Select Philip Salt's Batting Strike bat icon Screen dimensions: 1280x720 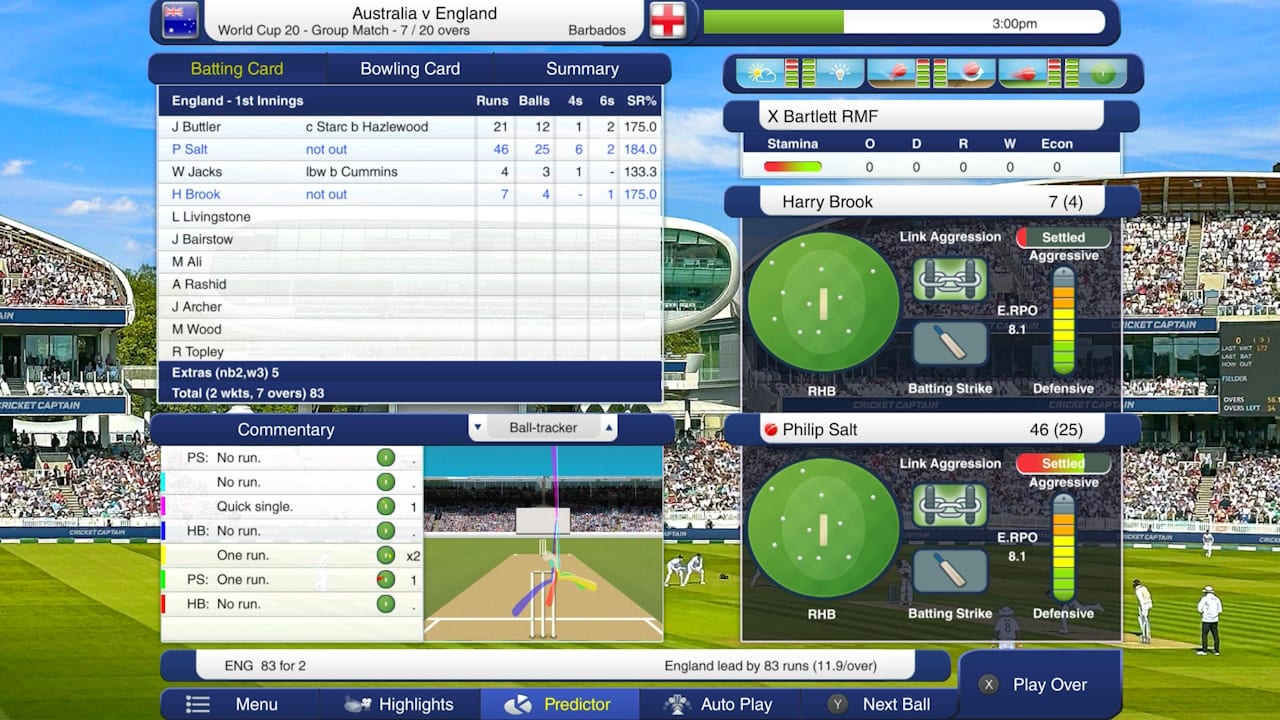click(948, 571)
